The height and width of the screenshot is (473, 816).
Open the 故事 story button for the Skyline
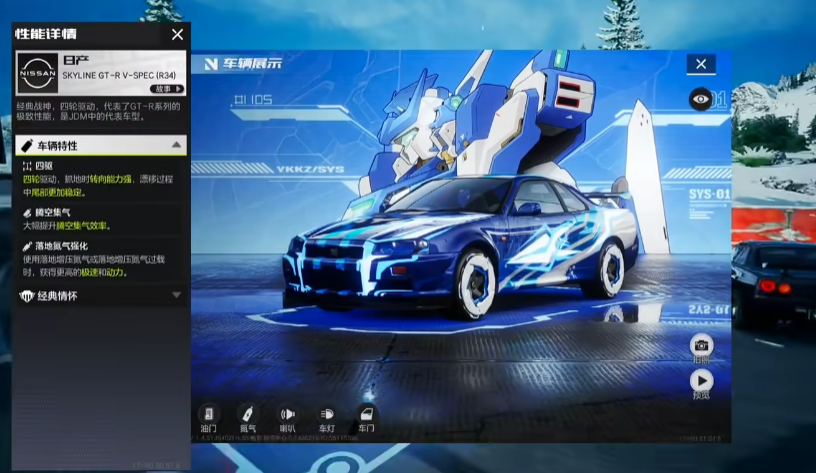(x=167, y=89)
